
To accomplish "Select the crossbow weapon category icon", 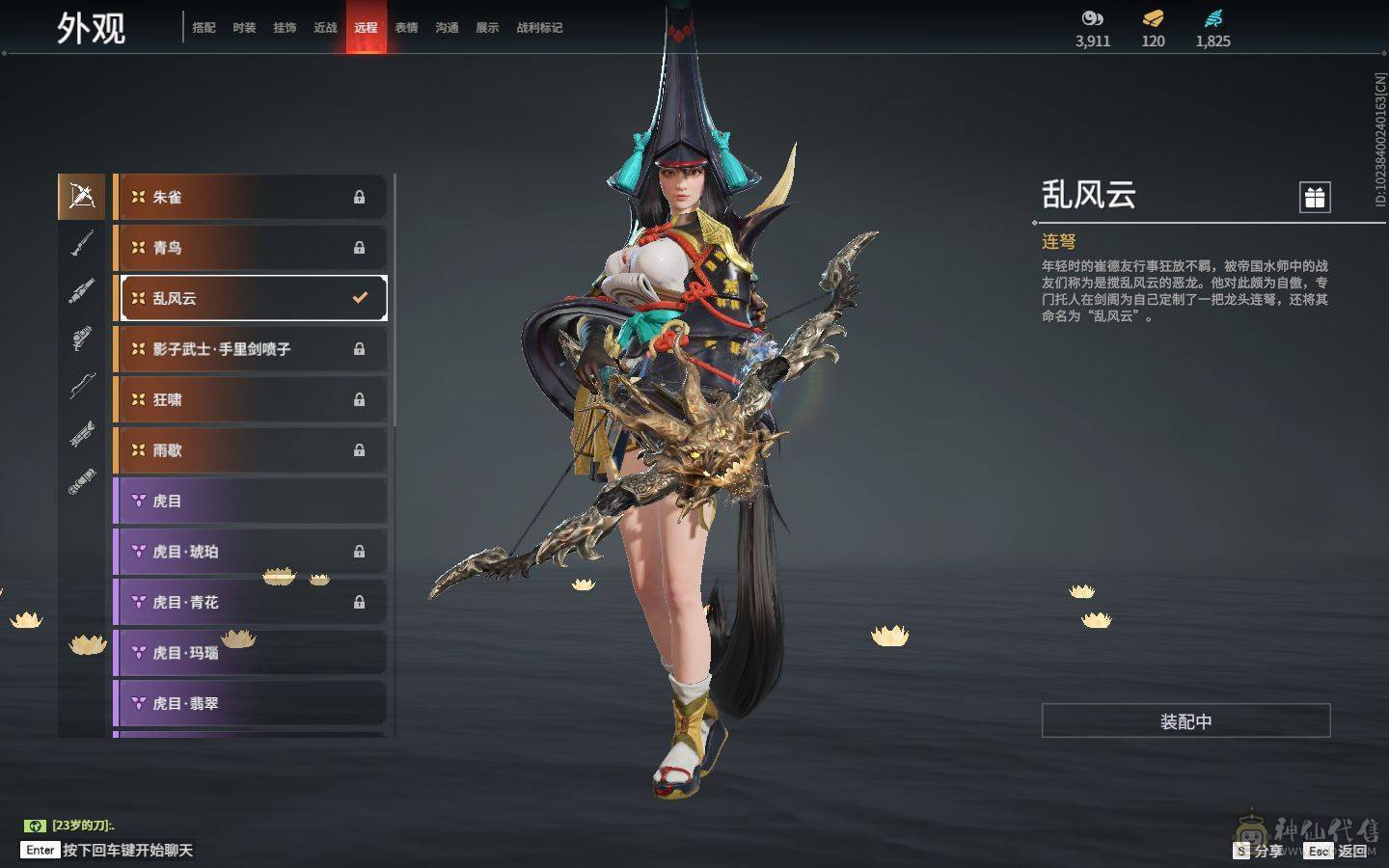I will click(x=82, y=197).
